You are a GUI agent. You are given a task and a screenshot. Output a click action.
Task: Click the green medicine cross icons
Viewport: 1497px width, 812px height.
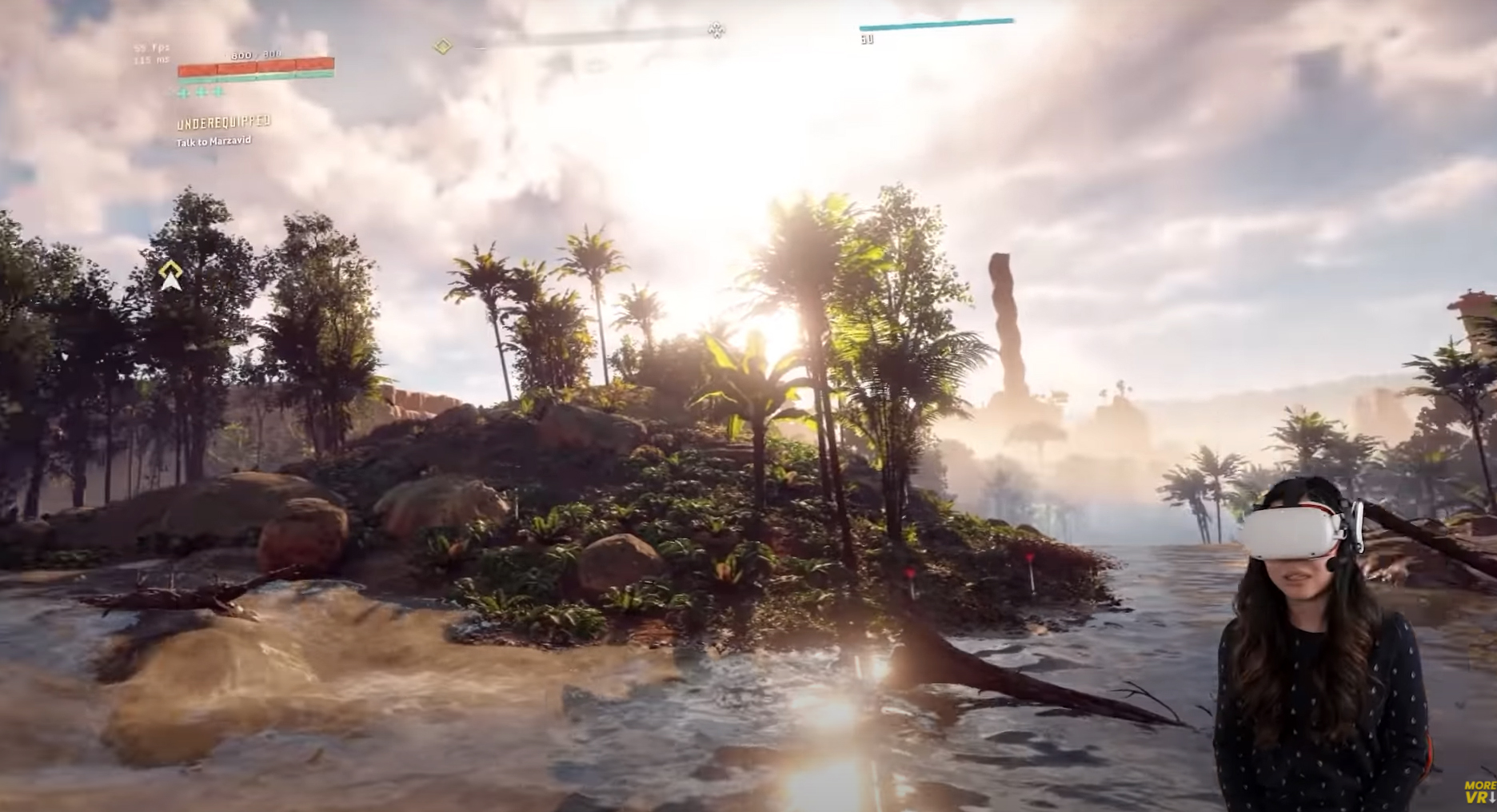tap(201, 92)
